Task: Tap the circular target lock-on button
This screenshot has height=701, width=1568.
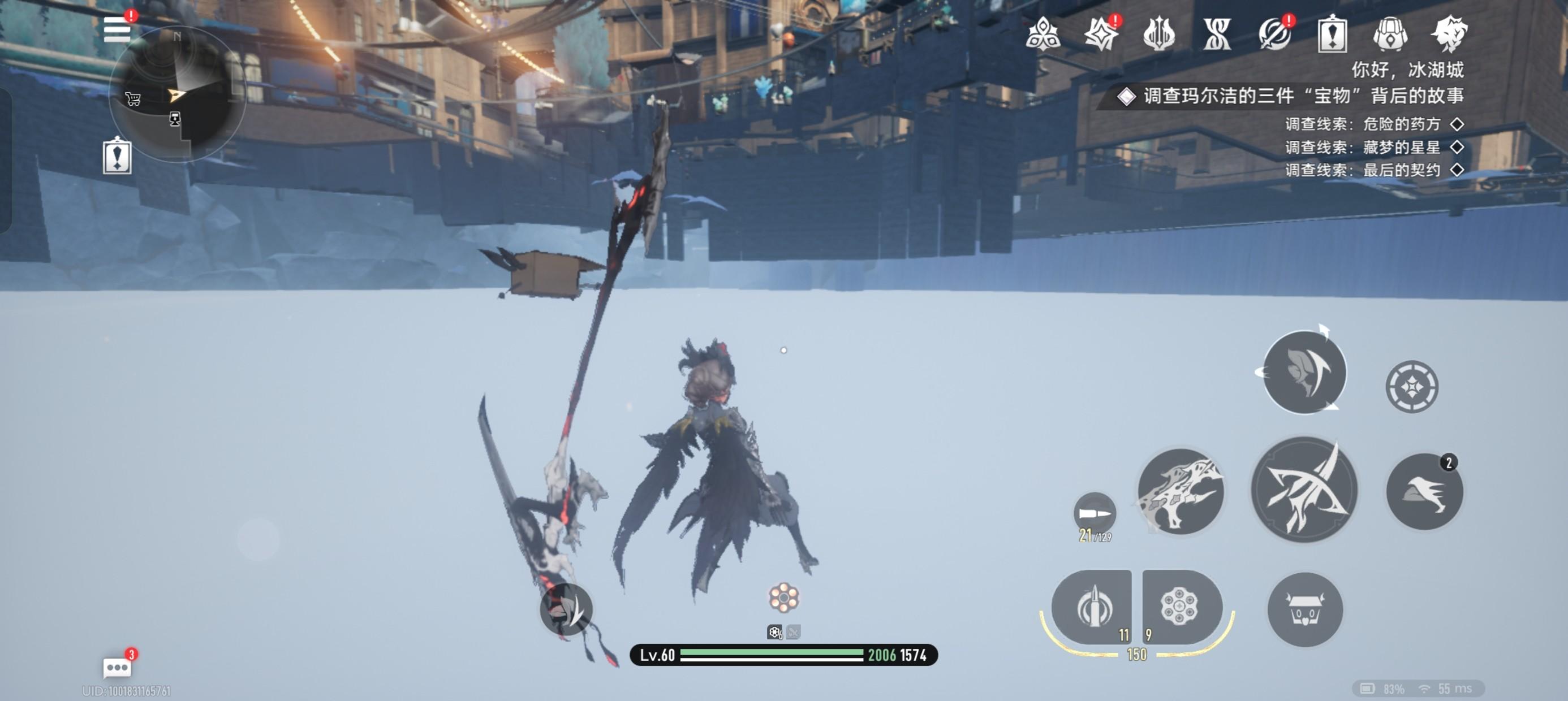Action: (x=1411, y=387)
